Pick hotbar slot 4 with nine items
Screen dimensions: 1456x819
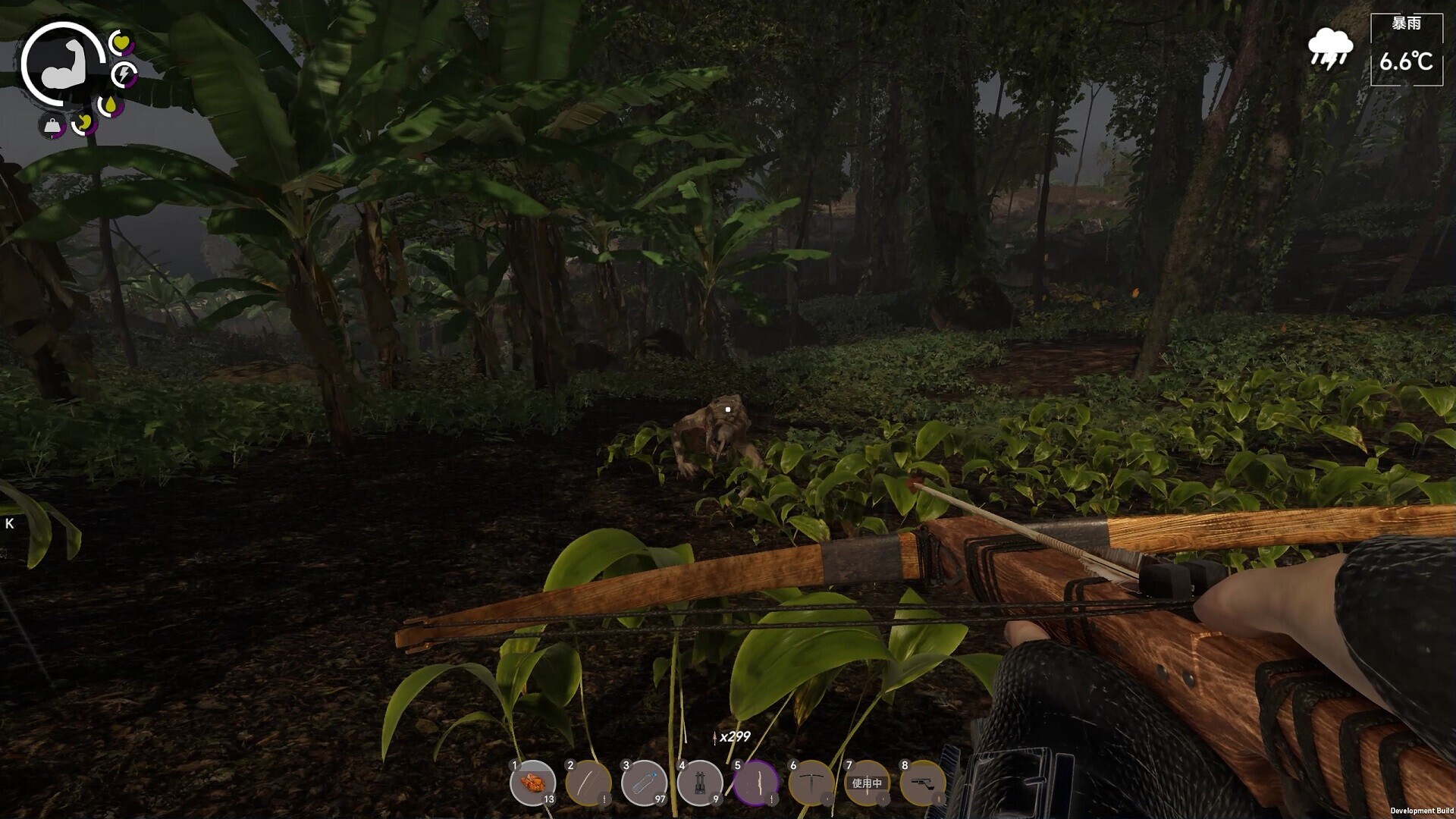coord(699,782)
